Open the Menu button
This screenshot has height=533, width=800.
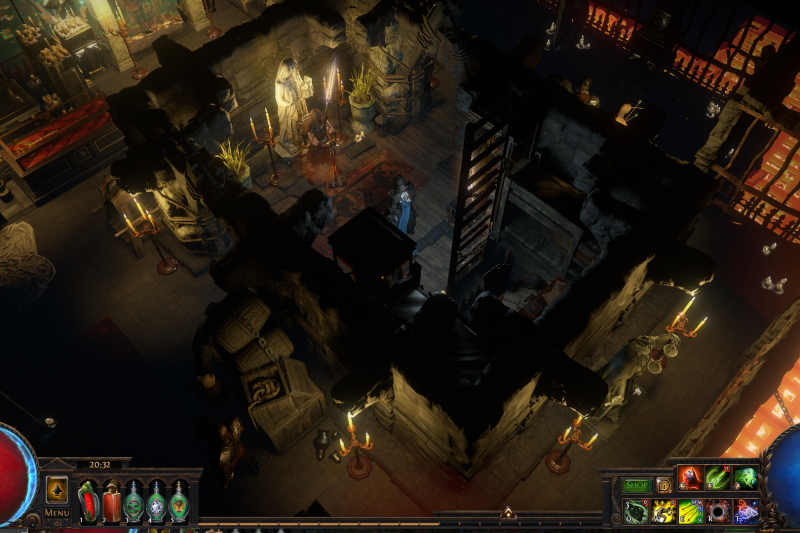click(x=57, y=513)
